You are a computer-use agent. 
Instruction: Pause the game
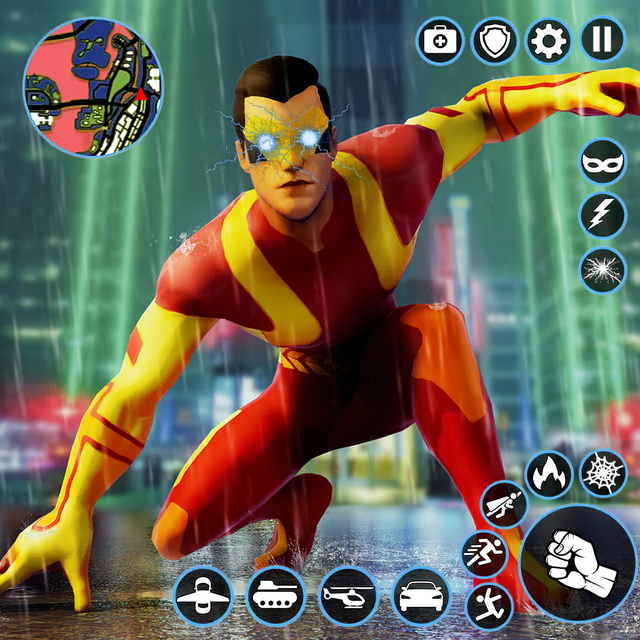[x=602, y=40]
